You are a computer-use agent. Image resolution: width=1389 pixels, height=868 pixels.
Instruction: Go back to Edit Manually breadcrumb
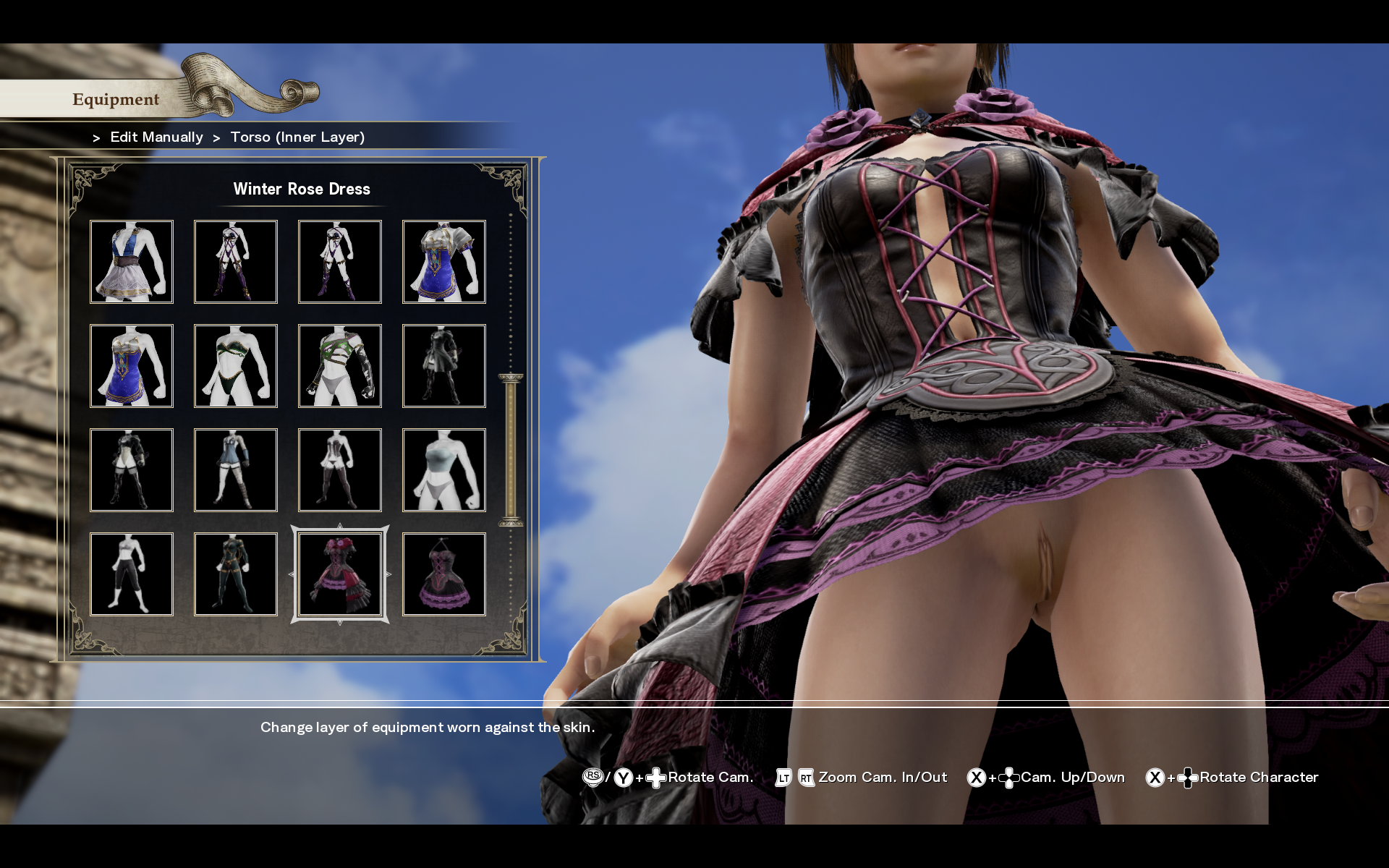pos(156,137)
